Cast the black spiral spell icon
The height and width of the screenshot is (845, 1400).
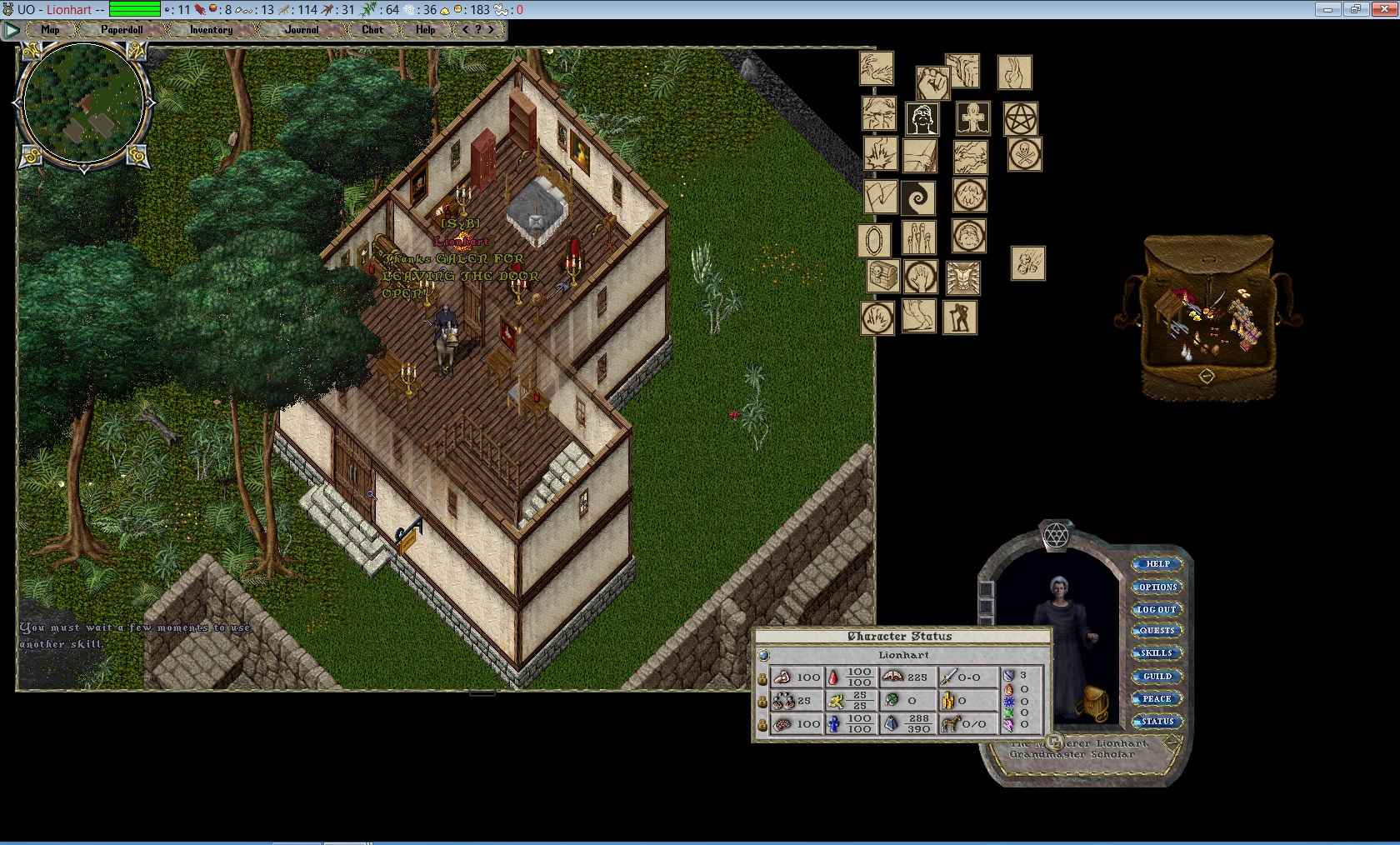[918, 198]
